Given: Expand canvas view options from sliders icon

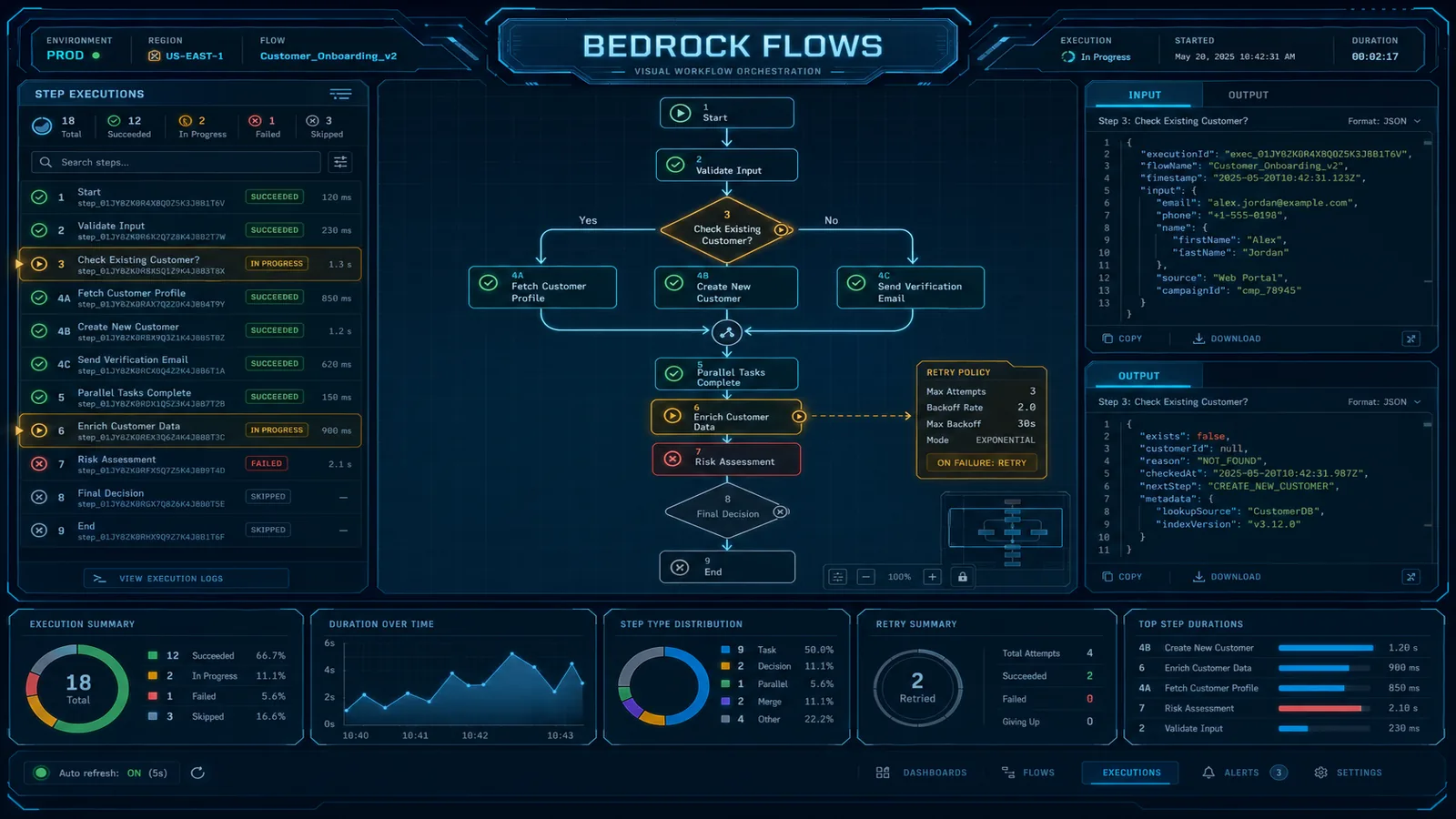Looking at the screenshot, I should click(x=836, y=576).
